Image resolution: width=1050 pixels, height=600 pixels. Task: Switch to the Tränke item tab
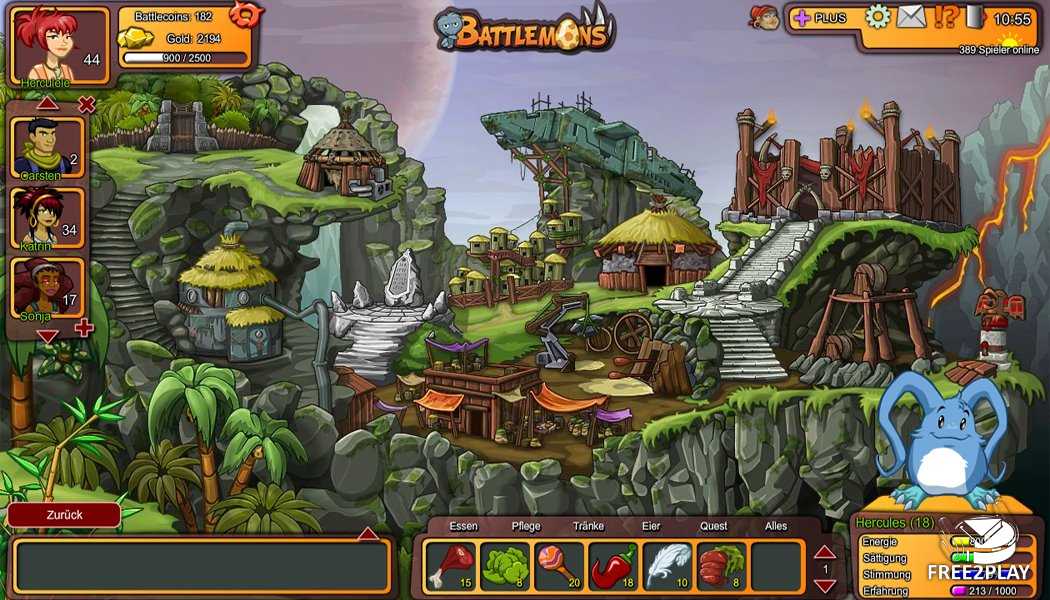point(588,526)
